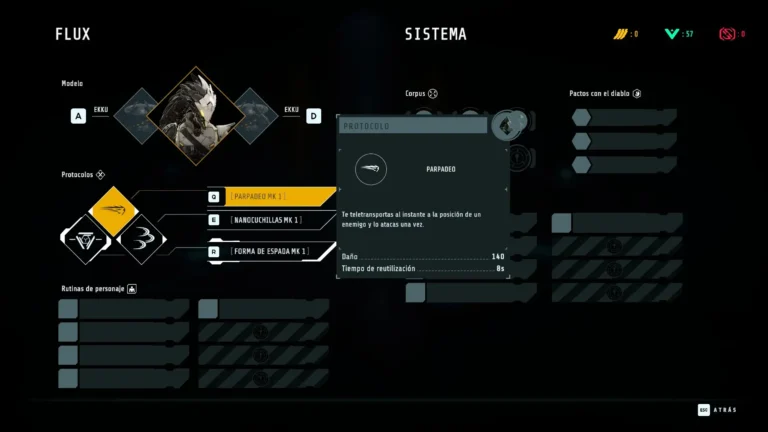Select the Forma de Espada MK 1 protocol
768x432 pixels.
[x=270, y=251]
